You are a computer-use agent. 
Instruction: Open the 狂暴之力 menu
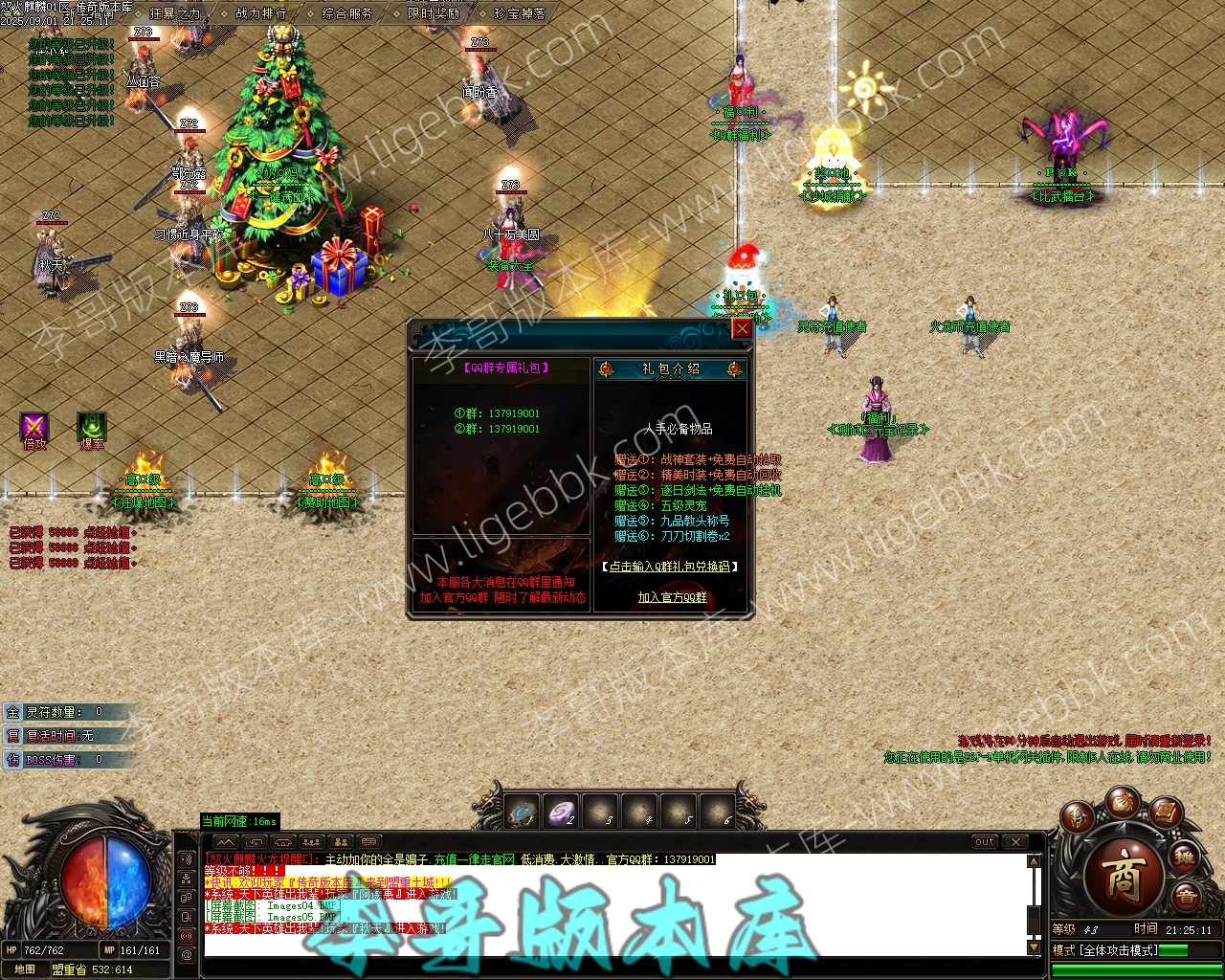(176, 13)
